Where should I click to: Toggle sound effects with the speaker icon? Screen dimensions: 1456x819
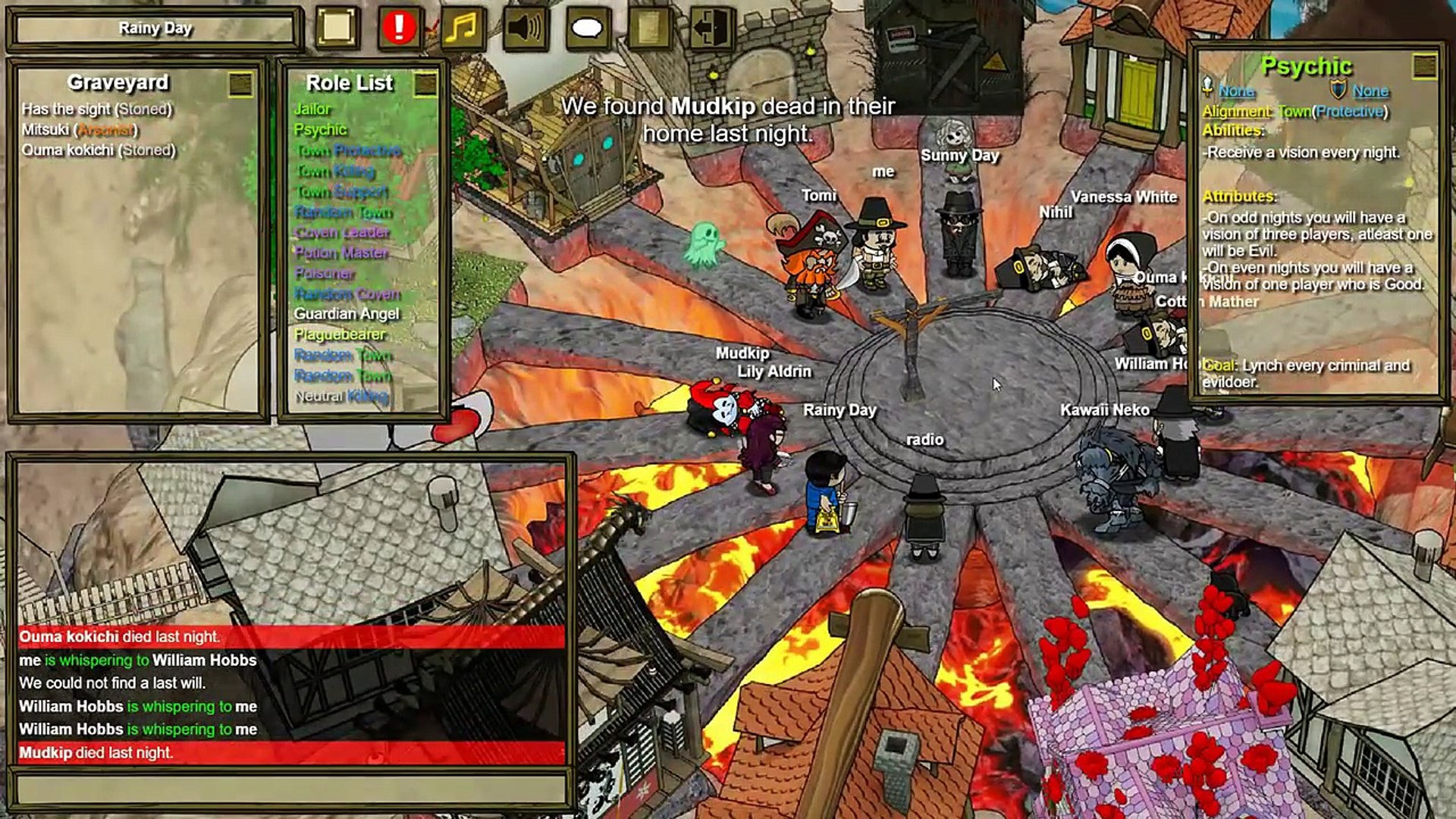pyautogui.click(x=525, y=28)
